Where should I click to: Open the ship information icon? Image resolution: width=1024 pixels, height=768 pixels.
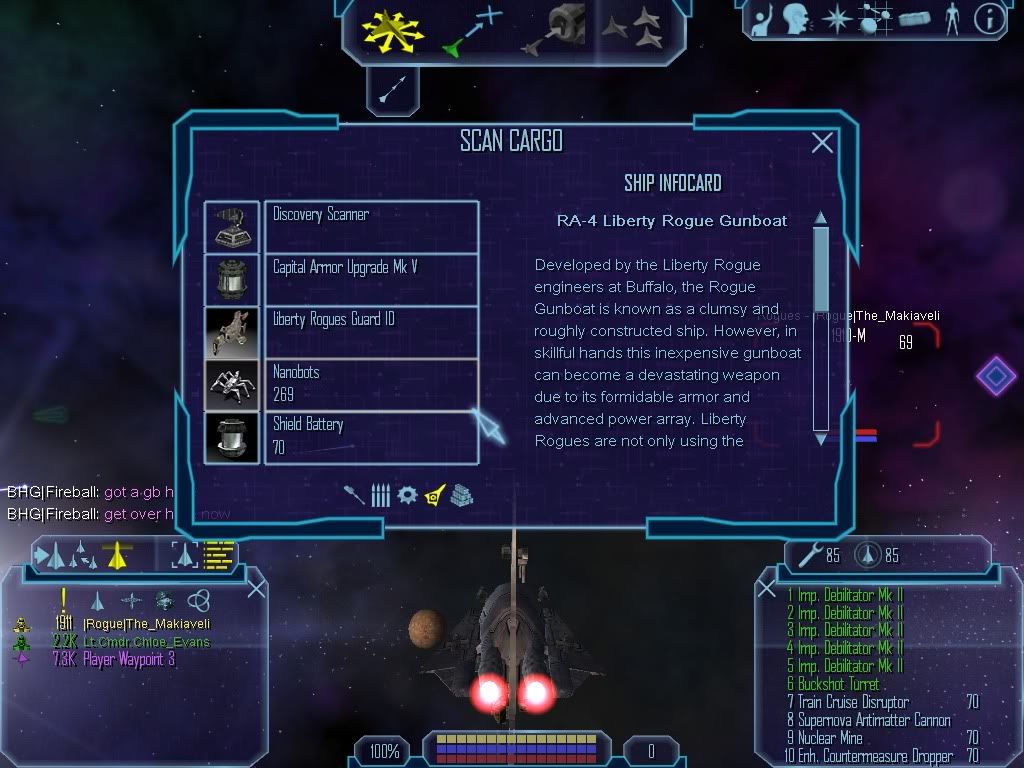[x=989, y=19]
